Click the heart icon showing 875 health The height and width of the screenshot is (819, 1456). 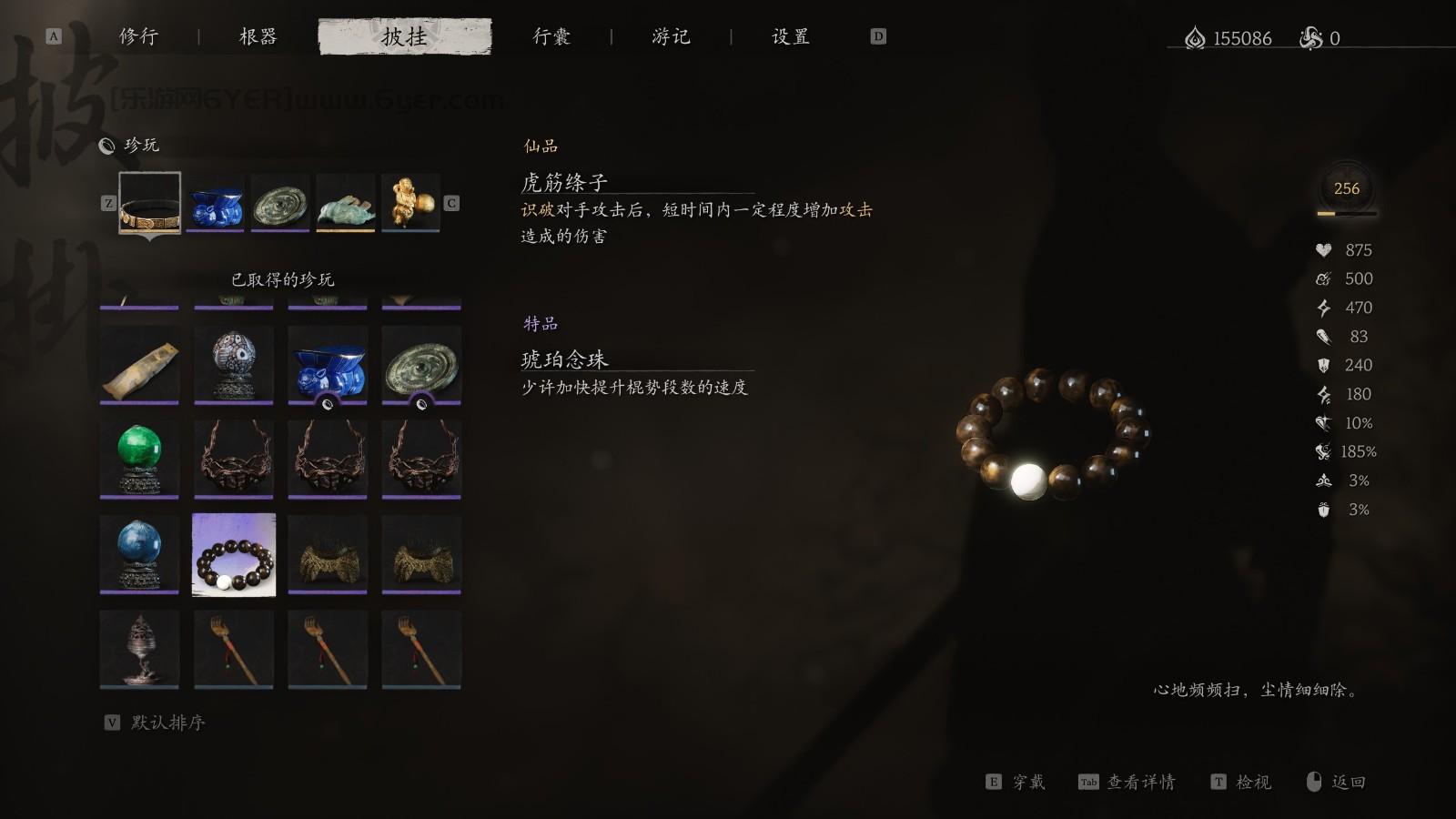click(1323, 249)
